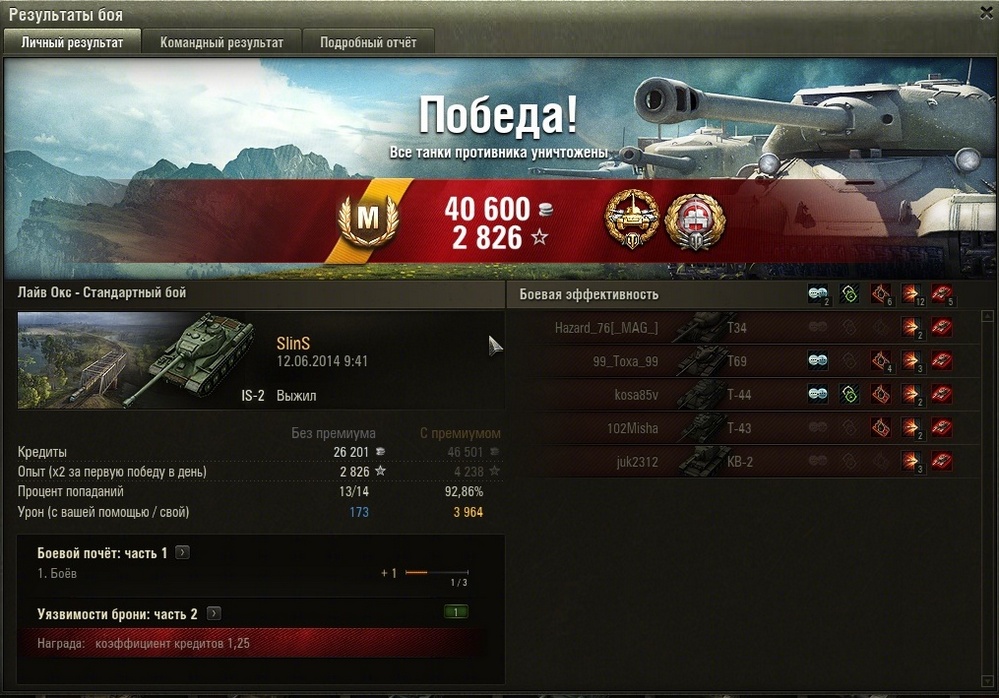This screenshot has height=698, width=999.
Task: Open the Подробный отчёт tab
Action: pyautogui.click(x=368, y=42)
